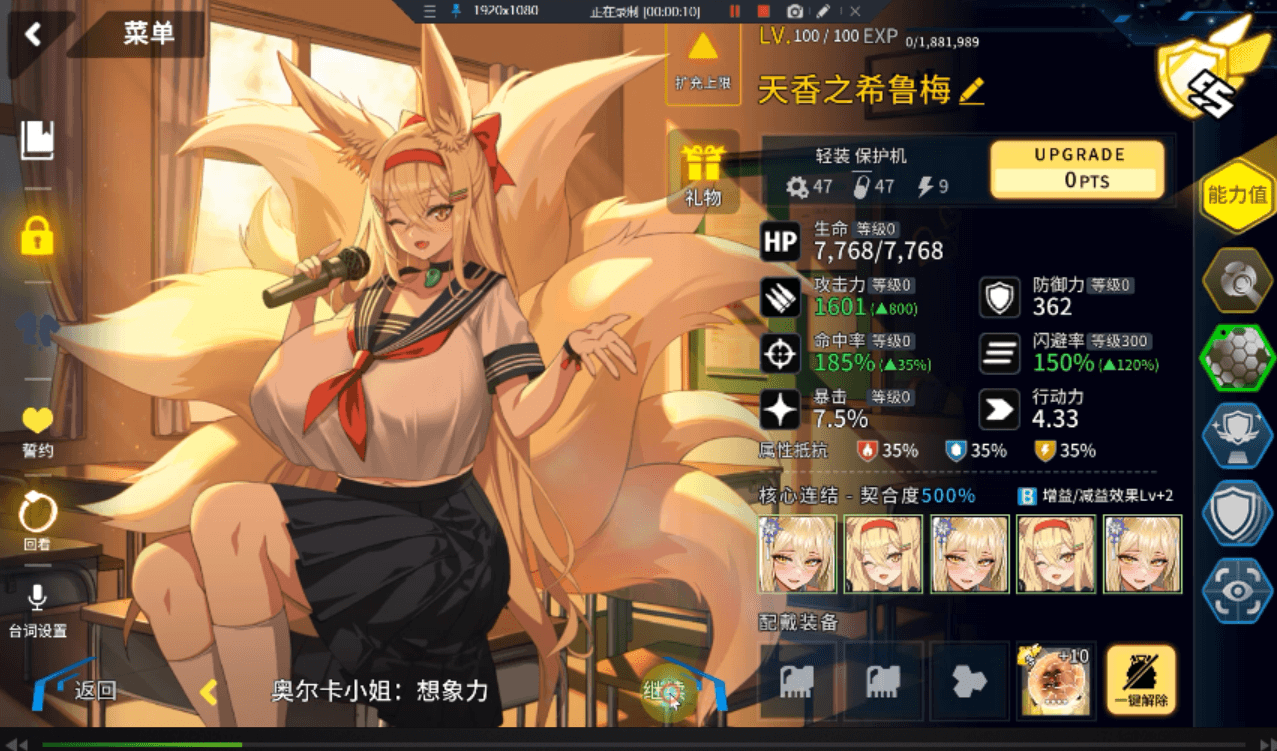Pause the screen recording
Viewport: 1277px width, 751px height.
735,11
